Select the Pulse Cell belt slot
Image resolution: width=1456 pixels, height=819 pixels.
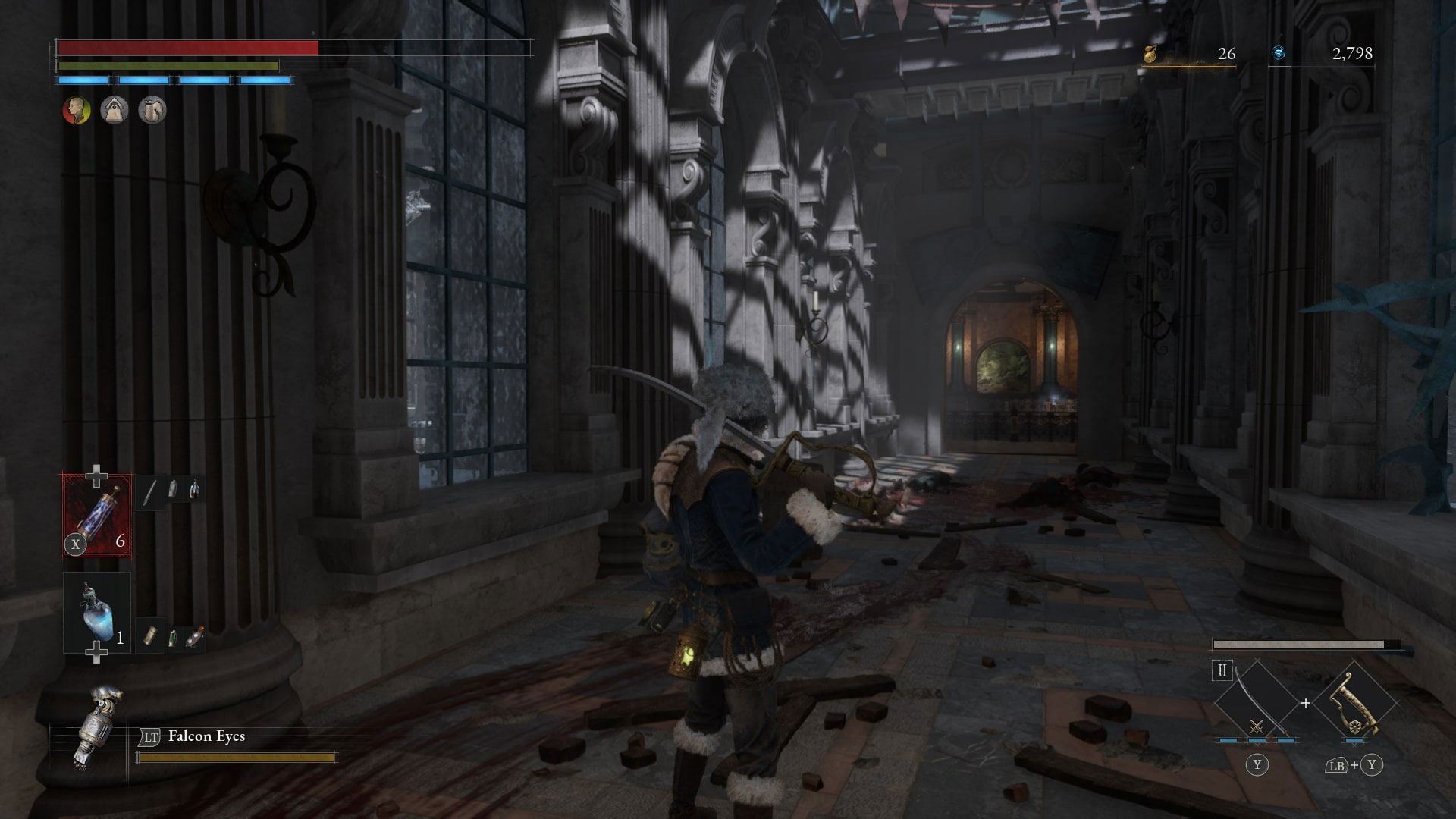coord(96,516)
